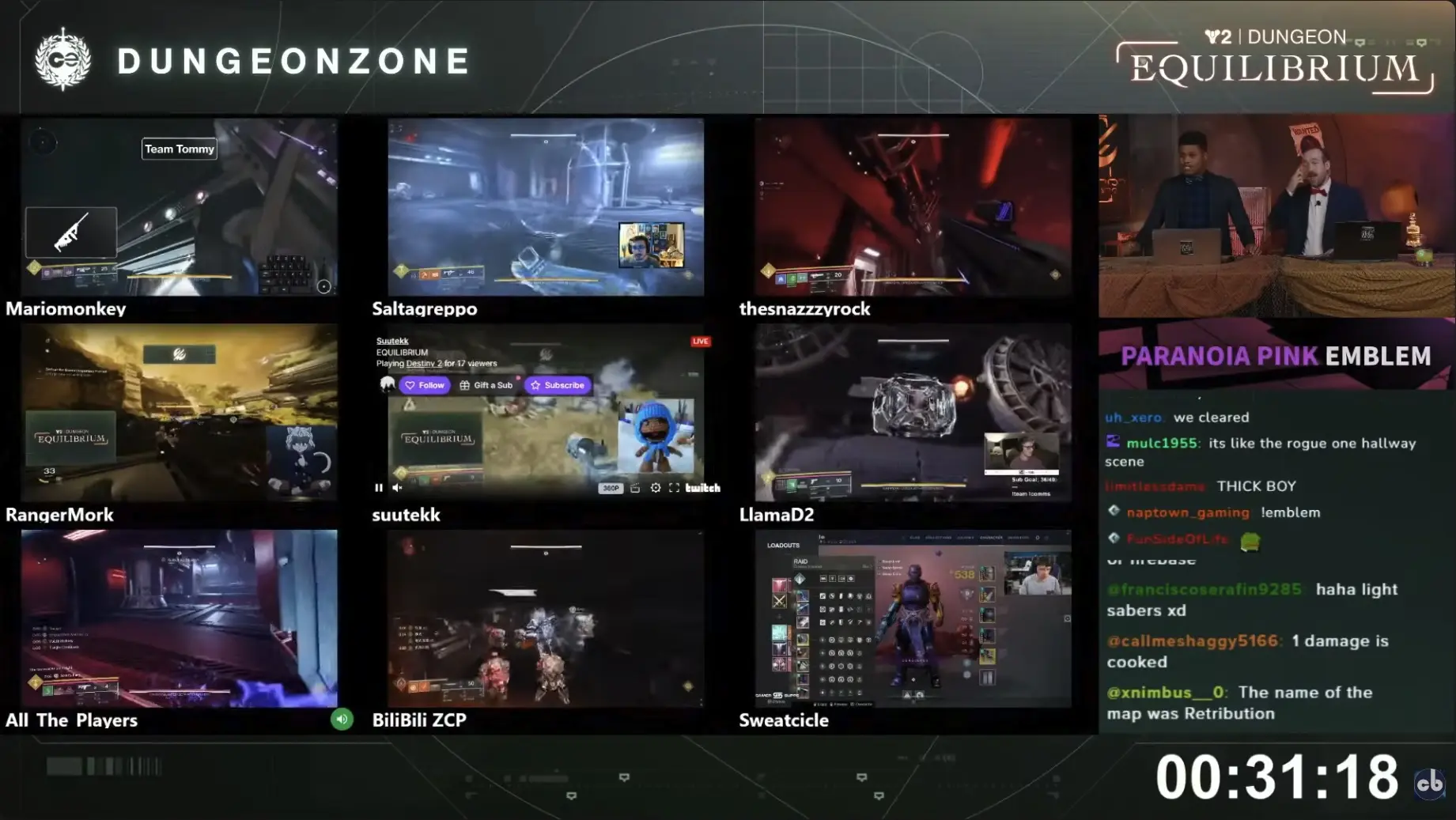Open the Twitch player settings gear
This screenshot has height=820, width=1456.
point(656,488)
